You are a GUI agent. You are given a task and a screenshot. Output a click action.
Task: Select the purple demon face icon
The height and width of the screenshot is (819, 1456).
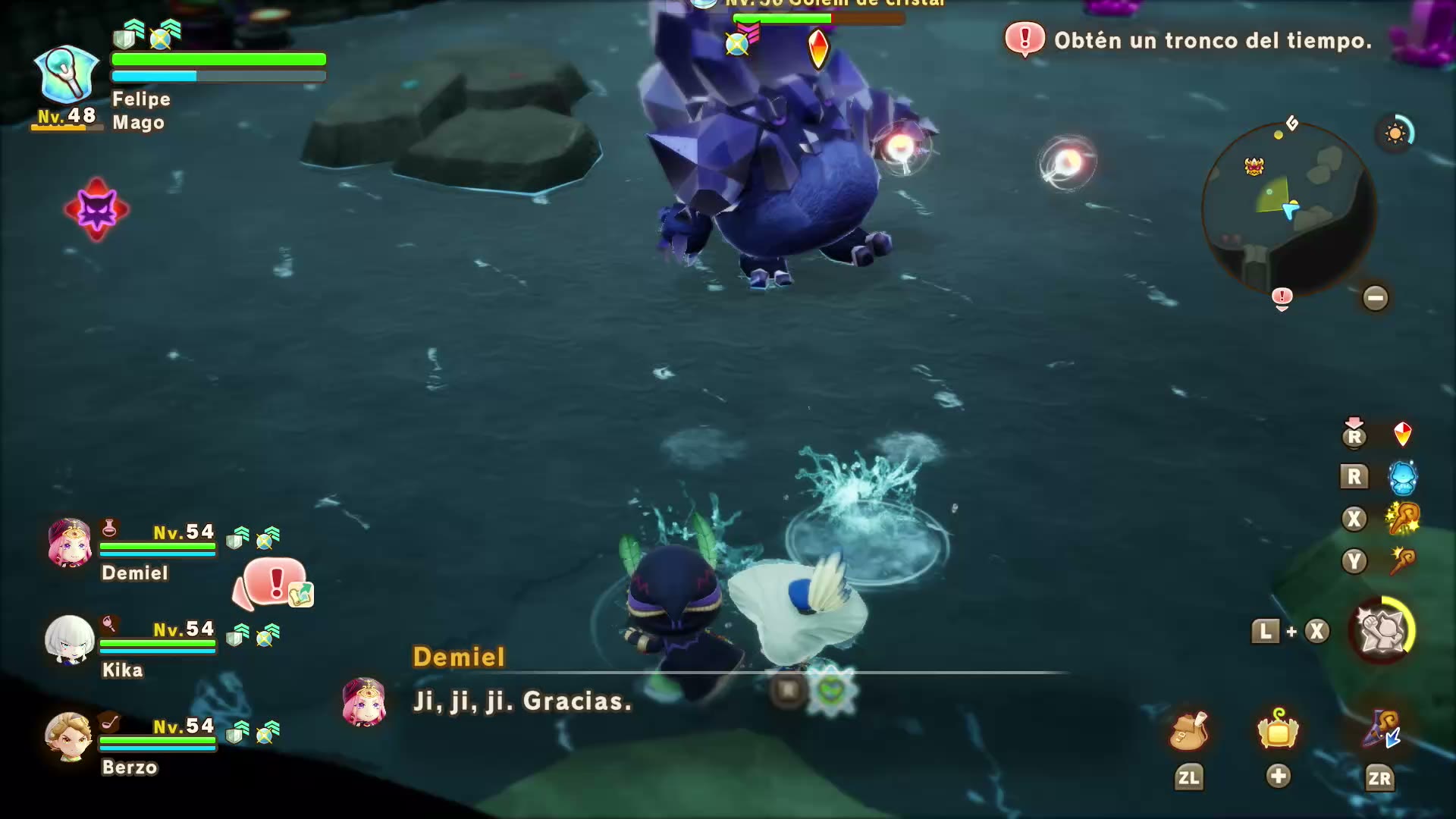pyautogui.click(x=96, y=210)
